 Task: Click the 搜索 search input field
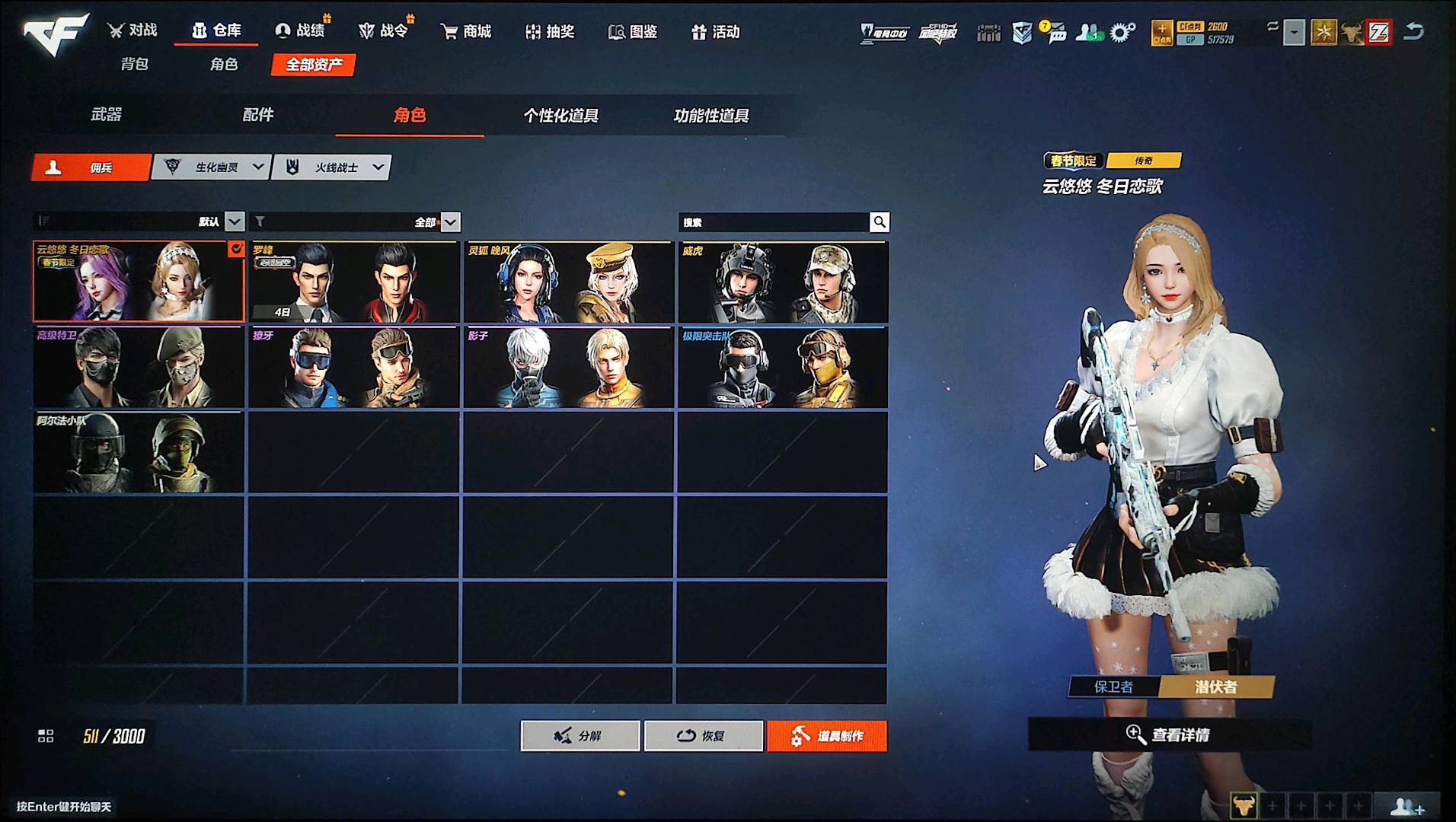tap(773, 222)
